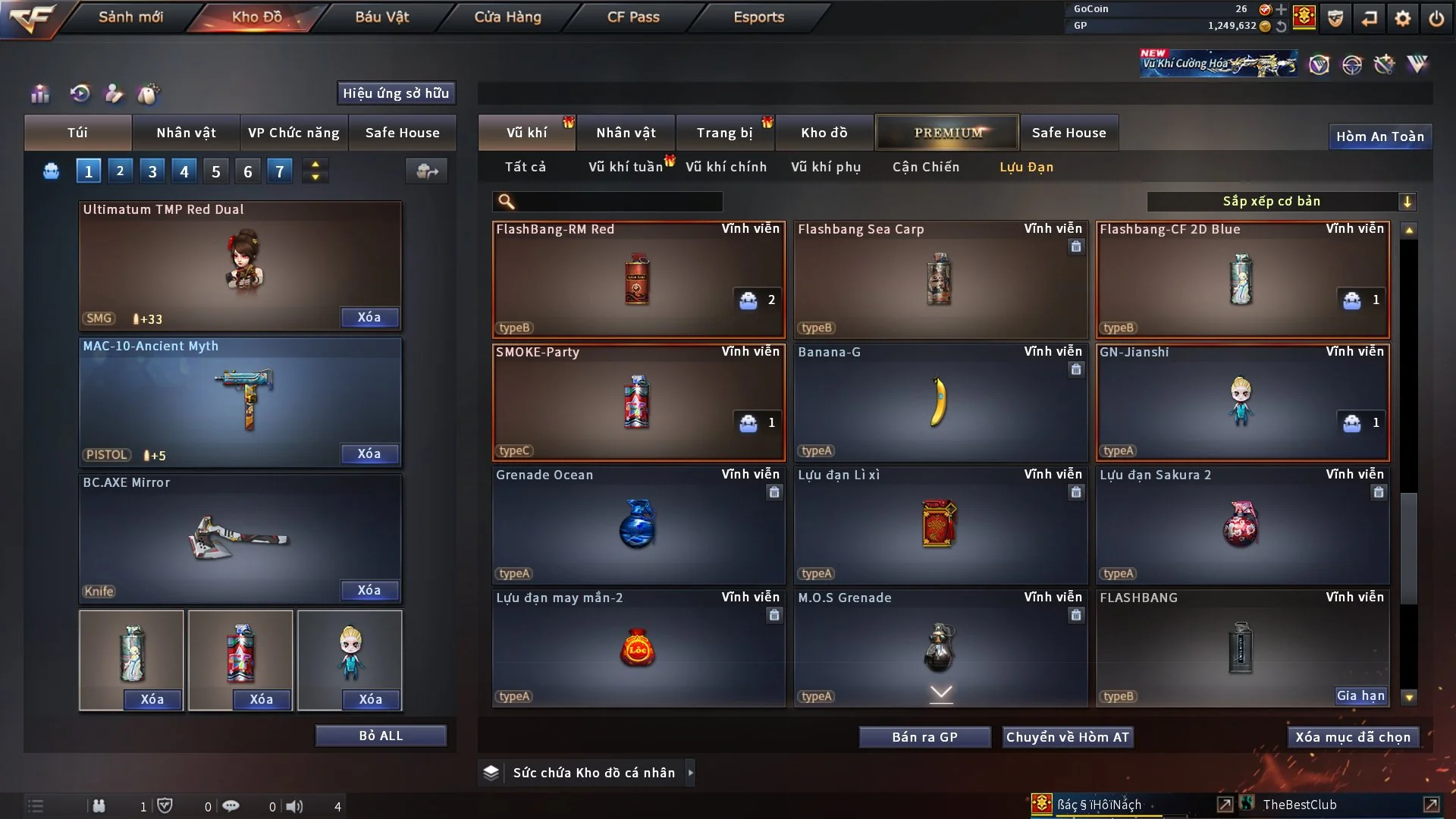Mark Flashbang Sea Carp with its trash toggle
The image size is (1456, 819).
tap(1076, 246)
